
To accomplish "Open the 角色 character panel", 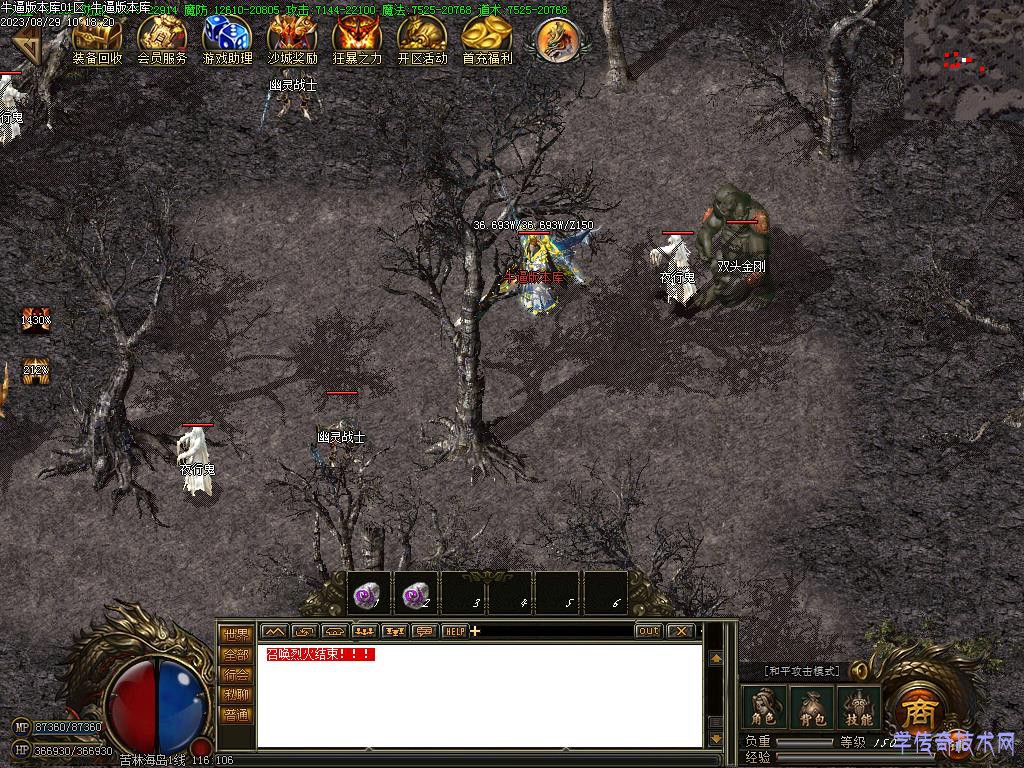I will click(765, 707).
